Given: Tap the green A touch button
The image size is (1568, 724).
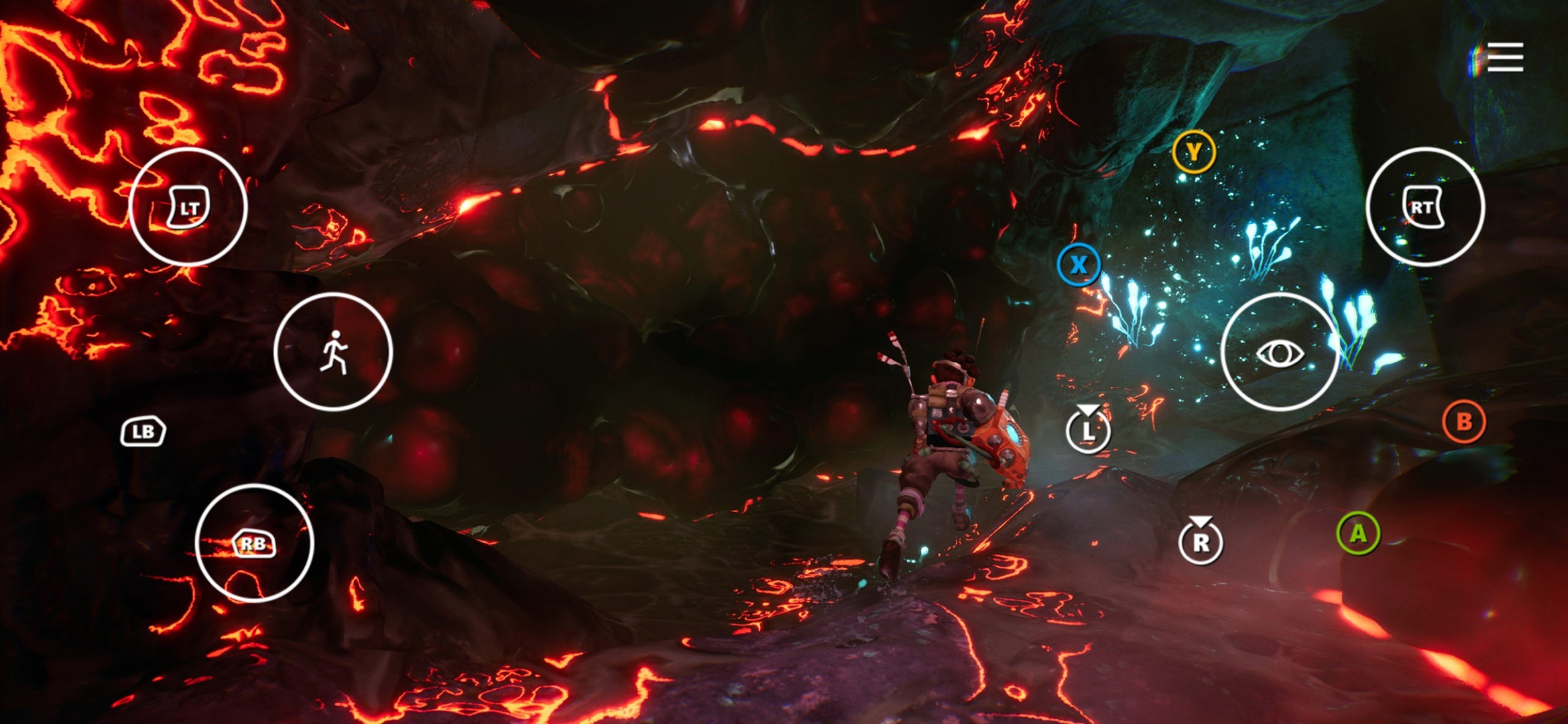Looking at the screenshot, I should [1358, 534].
